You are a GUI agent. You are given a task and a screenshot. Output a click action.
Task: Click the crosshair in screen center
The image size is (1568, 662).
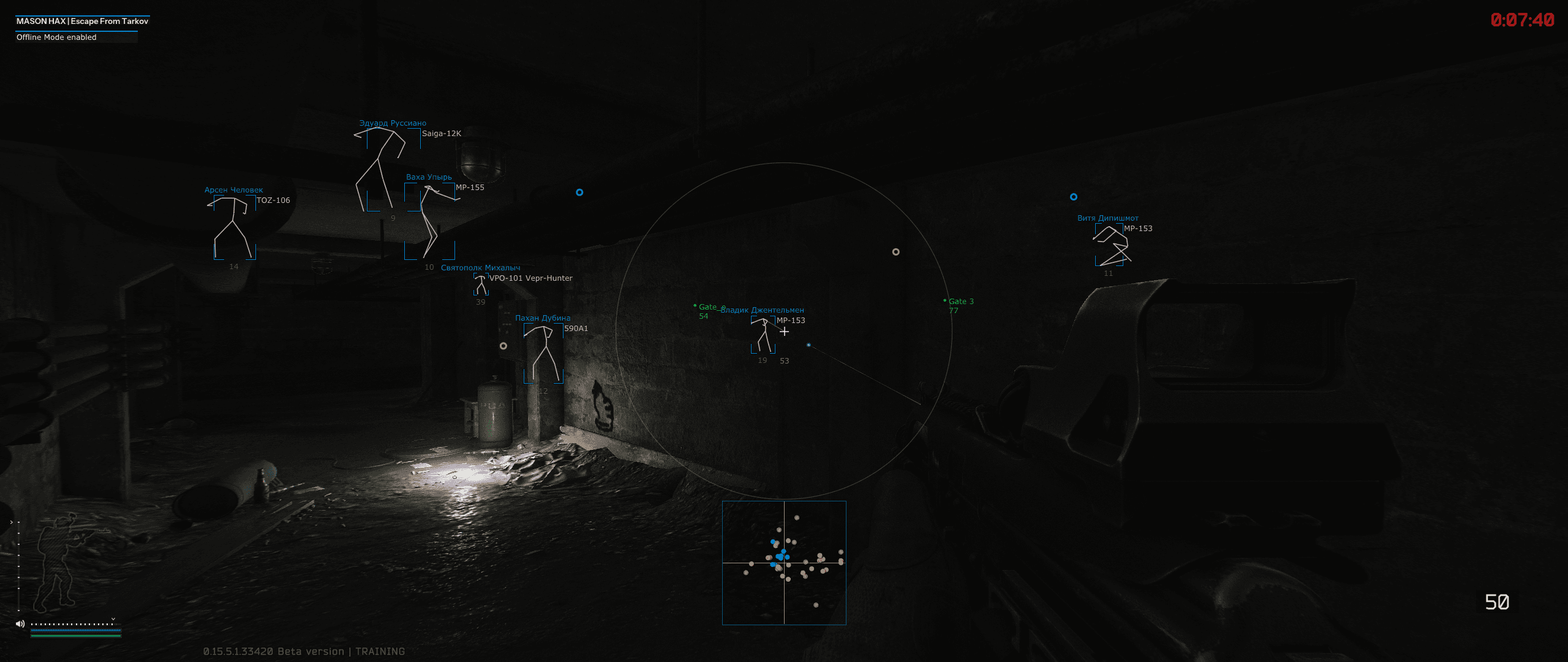click(784, 331)
